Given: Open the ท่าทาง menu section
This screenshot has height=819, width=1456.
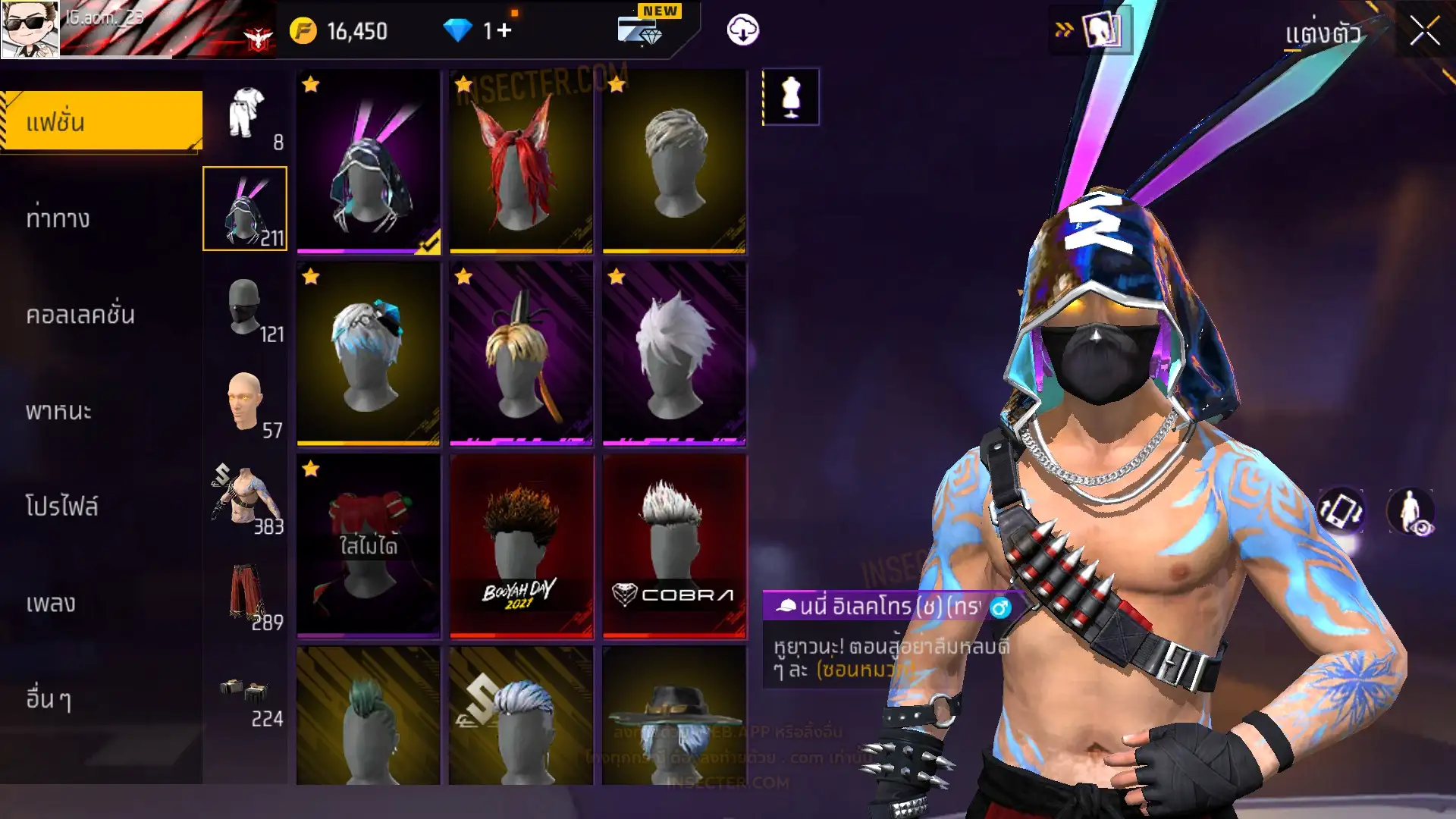Looking at the screenshot, I should pos(58,218).
